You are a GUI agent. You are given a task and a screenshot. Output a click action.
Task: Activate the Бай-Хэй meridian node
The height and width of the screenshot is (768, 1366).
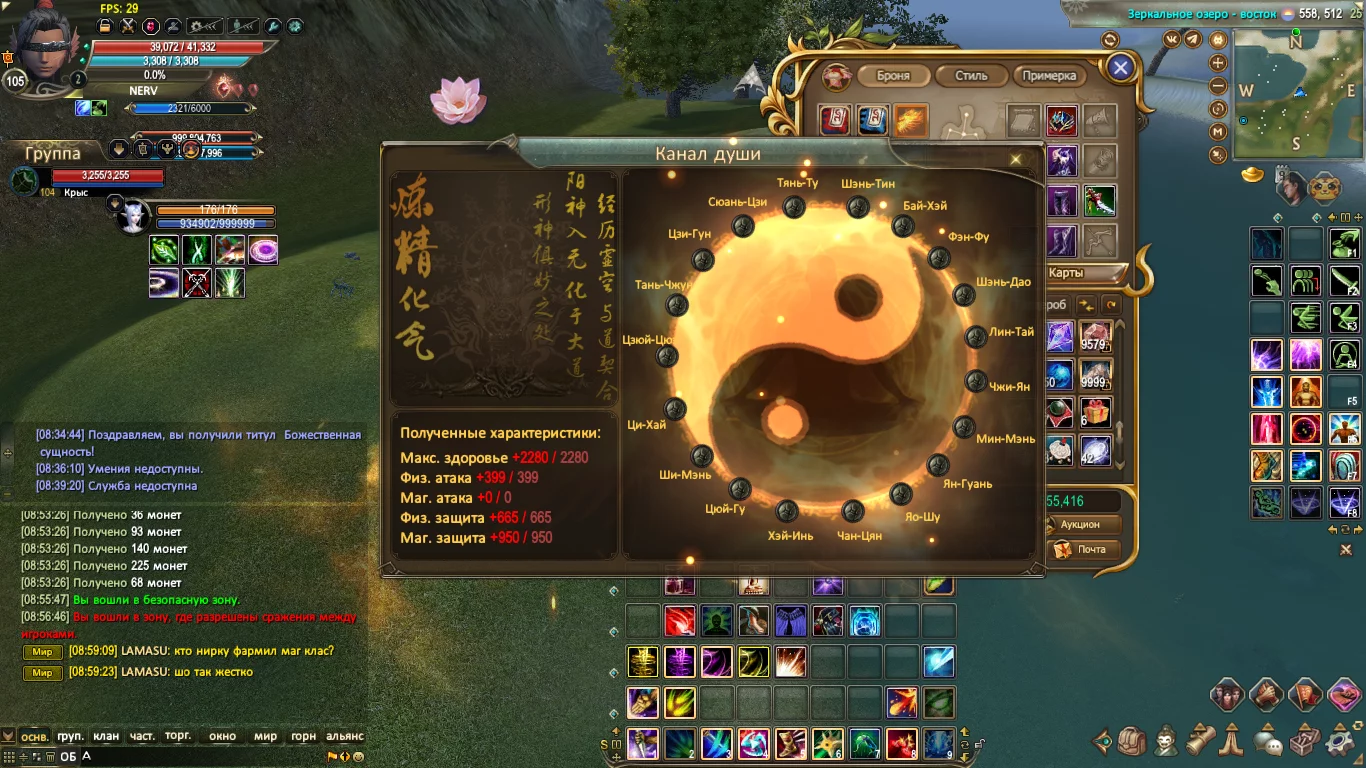click(x=903, y=227)
